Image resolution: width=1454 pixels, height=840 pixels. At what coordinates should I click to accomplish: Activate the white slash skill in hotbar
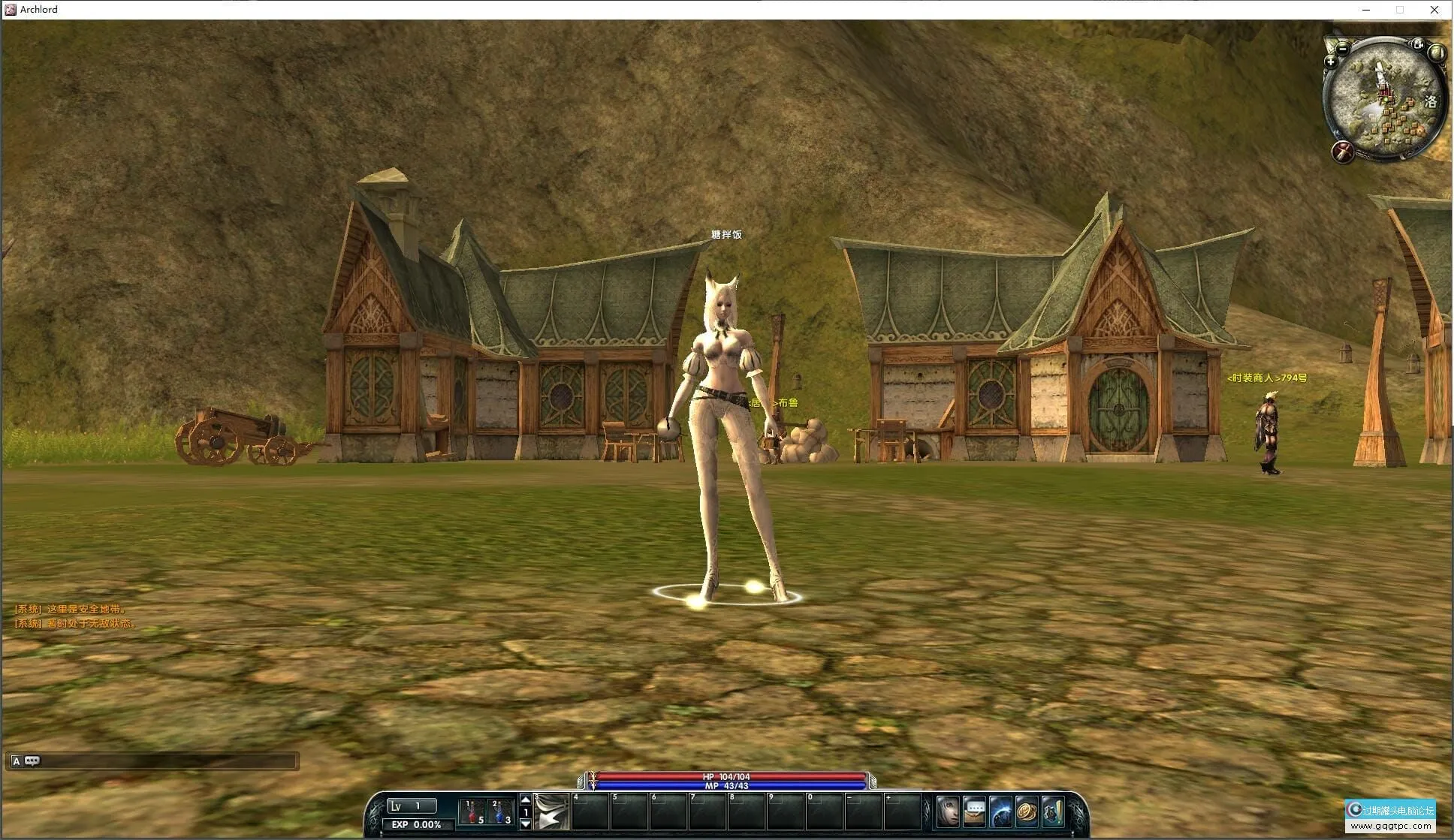553,811
